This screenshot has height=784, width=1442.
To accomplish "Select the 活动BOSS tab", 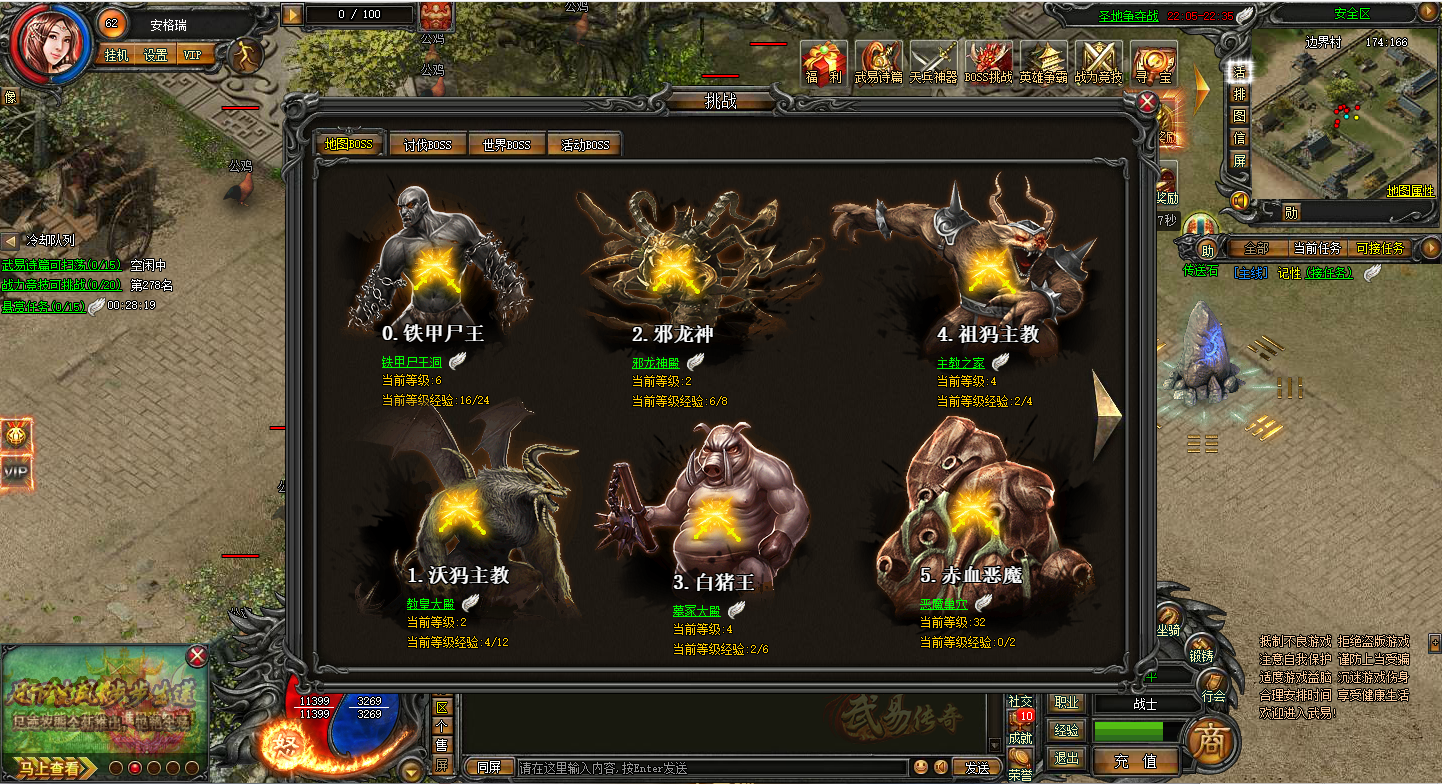I will pos(585,145).
